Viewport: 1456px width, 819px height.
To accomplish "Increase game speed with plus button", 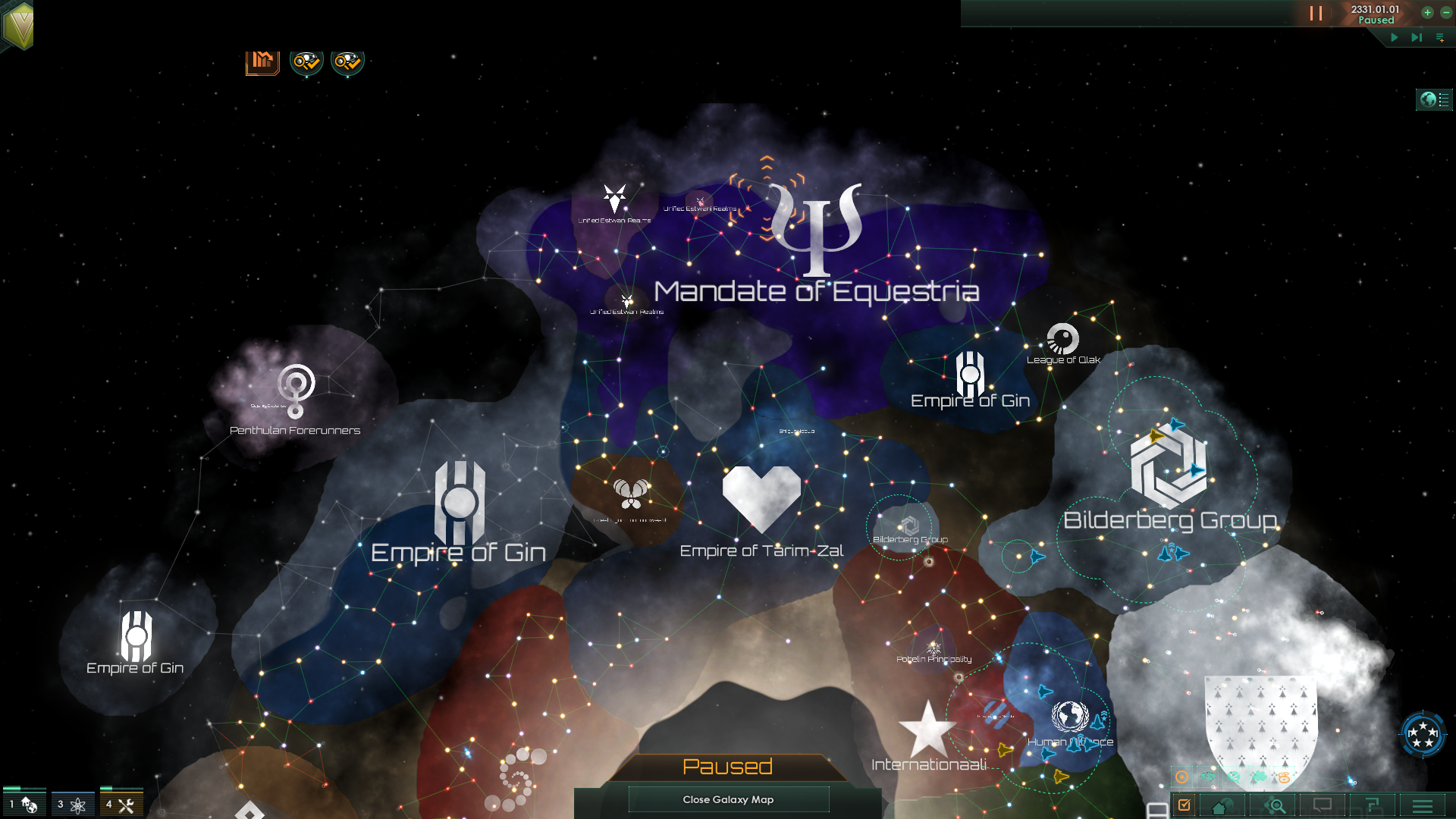I will 1427,12.
